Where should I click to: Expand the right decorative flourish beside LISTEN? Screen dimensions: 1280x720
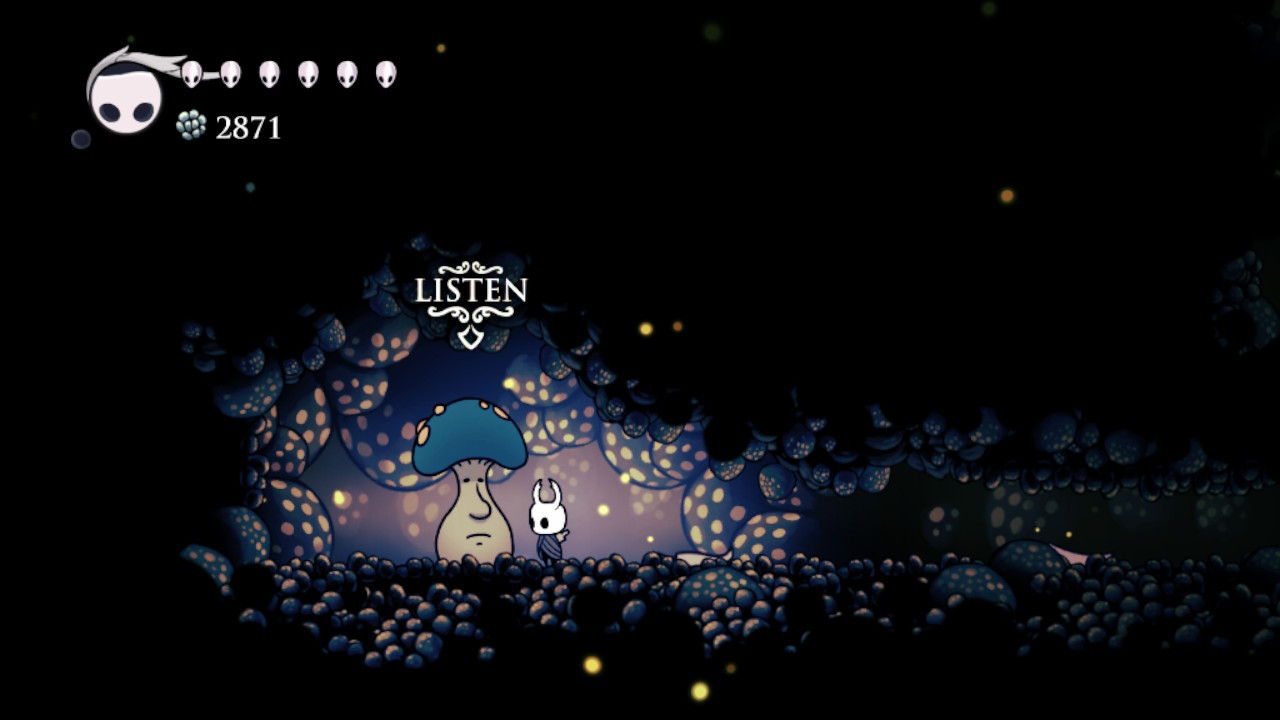coord(498,312)
